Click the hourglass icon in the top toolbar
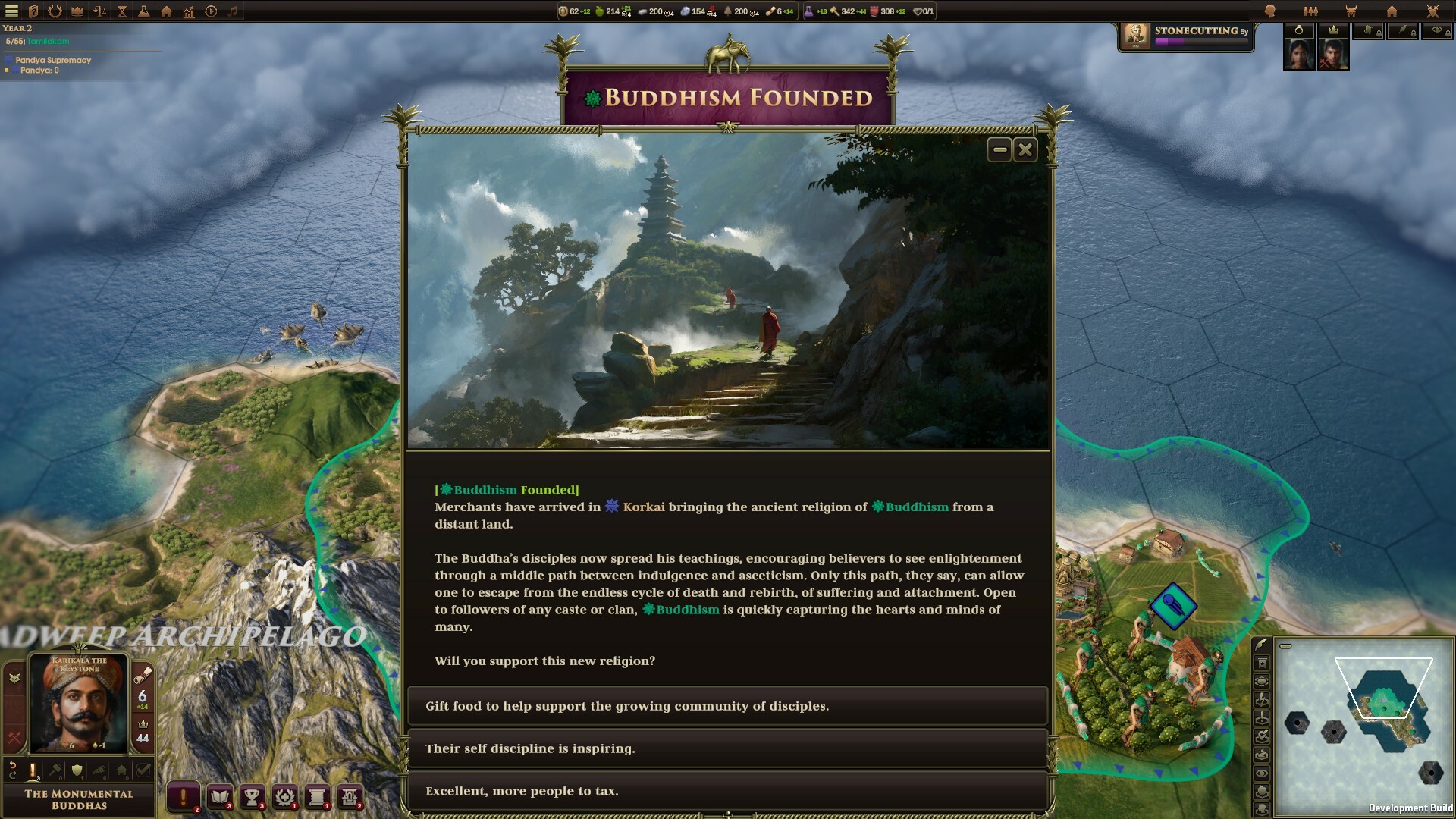The image size is (1456, 819). [x=121, y=11]
